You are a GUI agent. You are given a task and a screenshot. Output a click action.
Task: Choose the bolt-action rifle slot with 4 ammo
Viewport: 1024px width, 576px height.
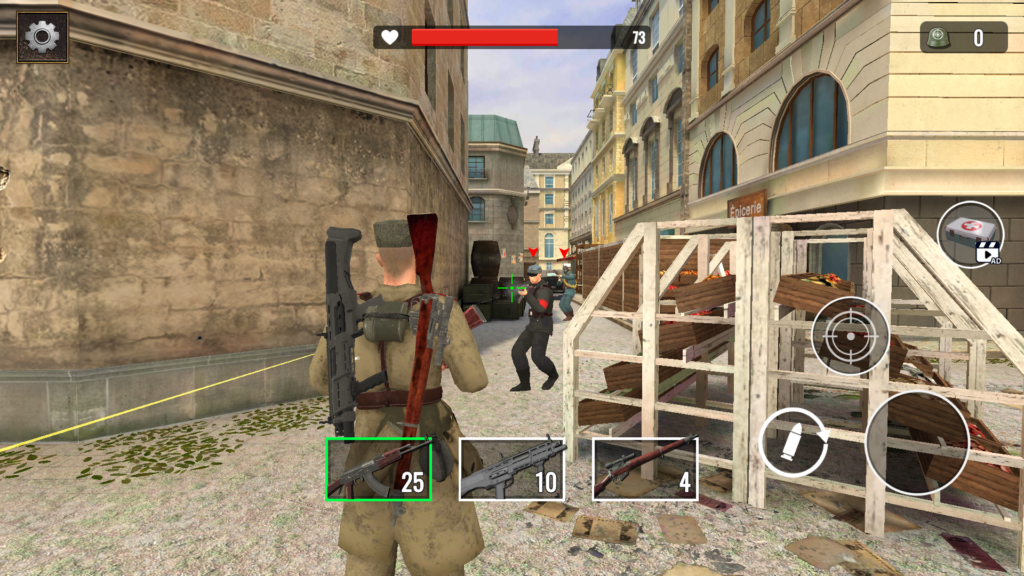[x=645, y=469]
